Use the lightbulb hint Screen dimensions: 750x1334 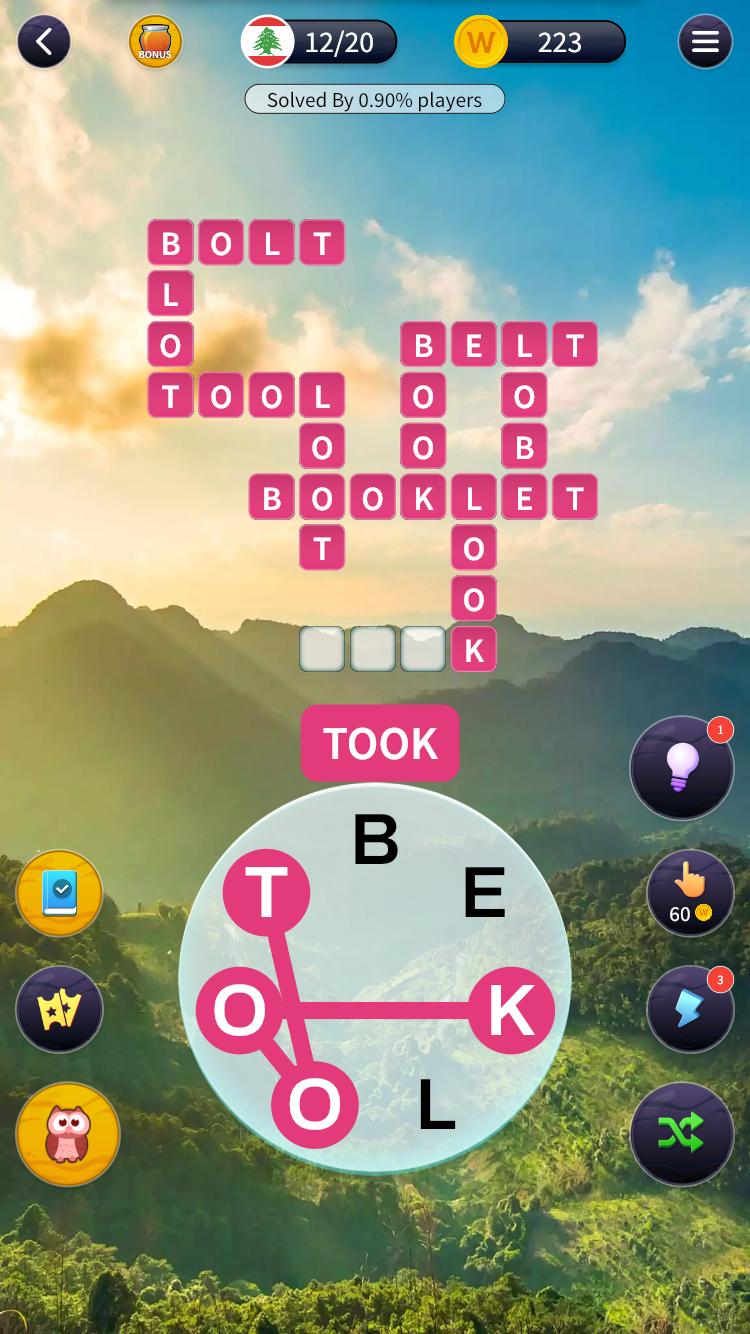[682, 768]
